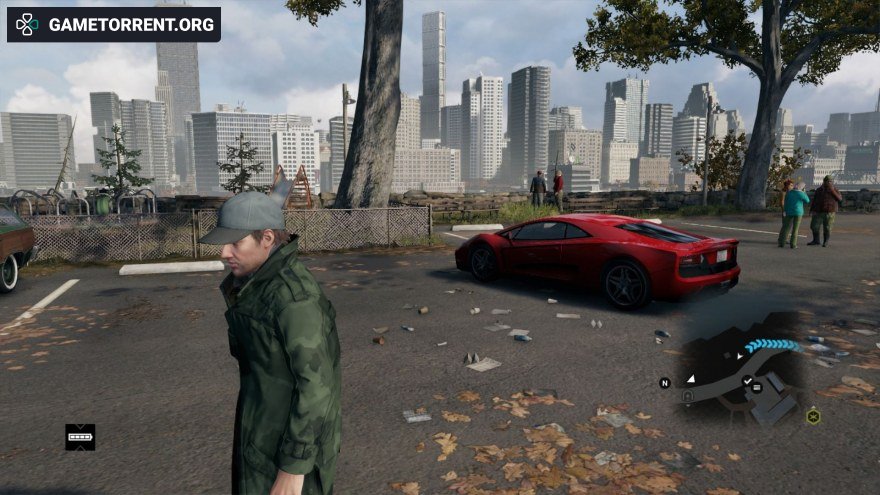Select the checkmark marker on the minimap
Image resolution: width=880 pixels, height=495 pixels.
[747, 381]
